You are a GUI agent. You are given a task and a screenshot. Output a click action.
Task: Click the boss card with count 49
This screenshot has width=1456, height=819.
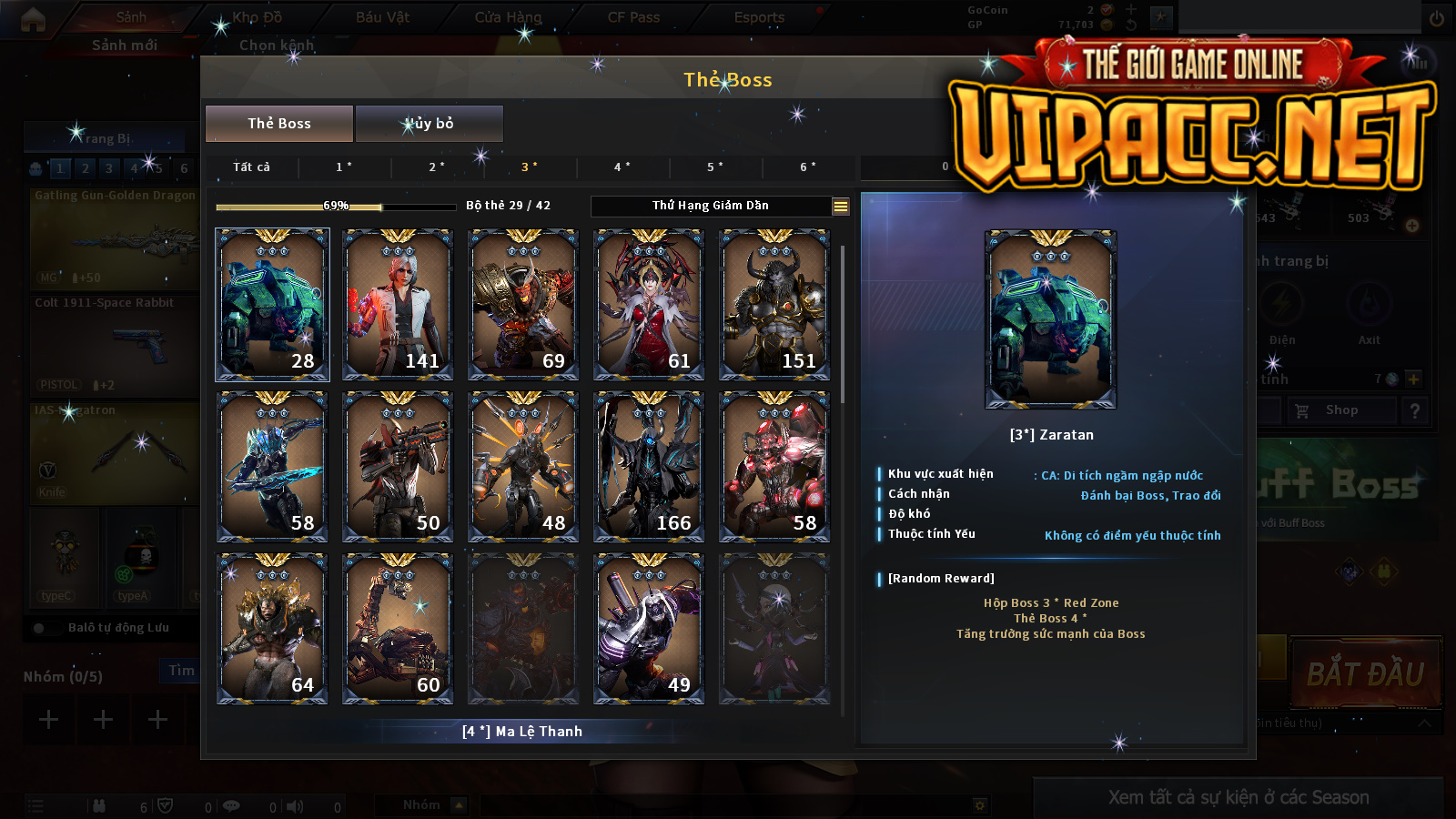(649, 629)
